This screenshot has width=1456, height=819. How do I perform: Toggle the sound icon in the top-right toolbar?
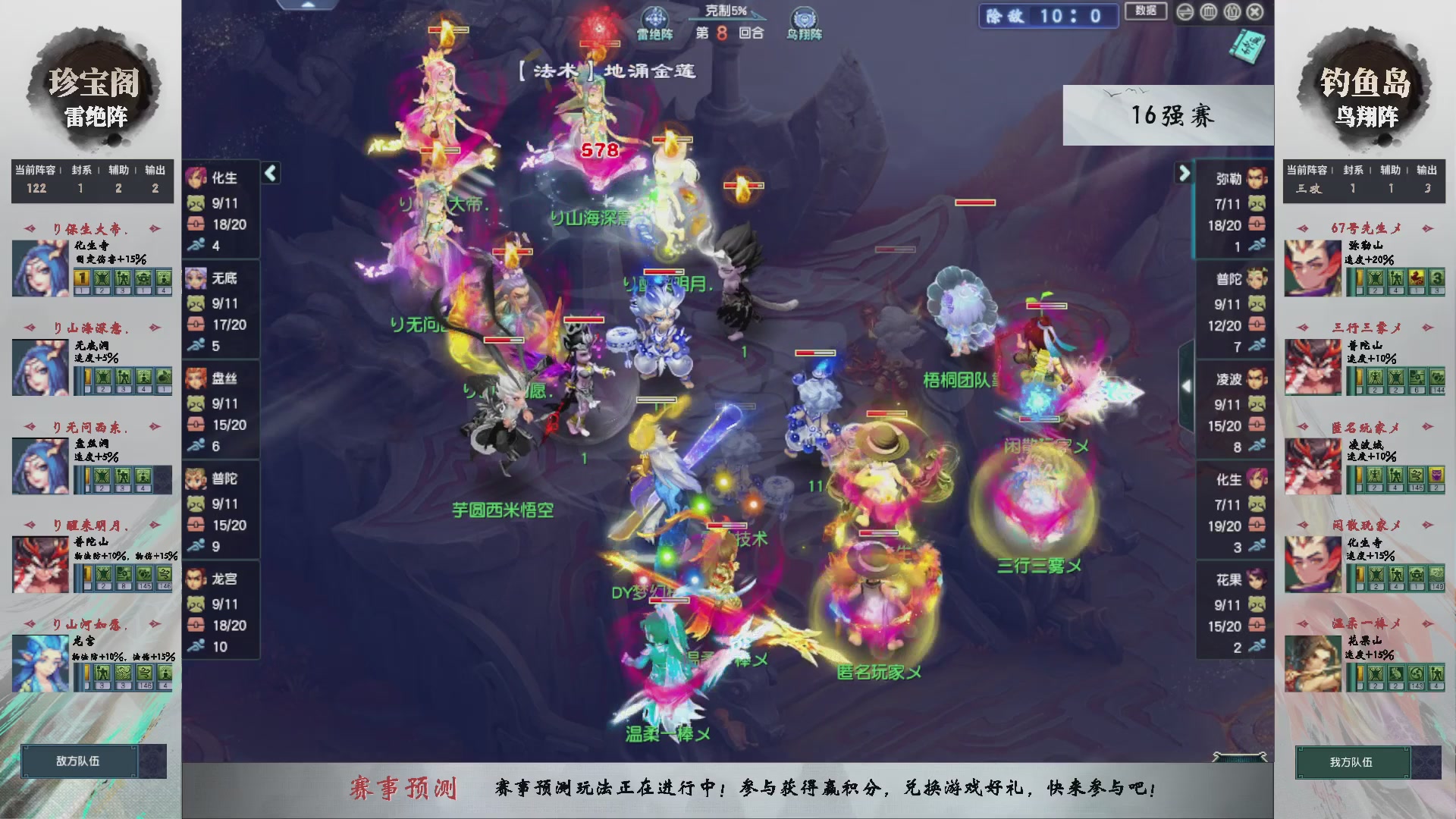pyautogui.click(x=1185, y=12)
